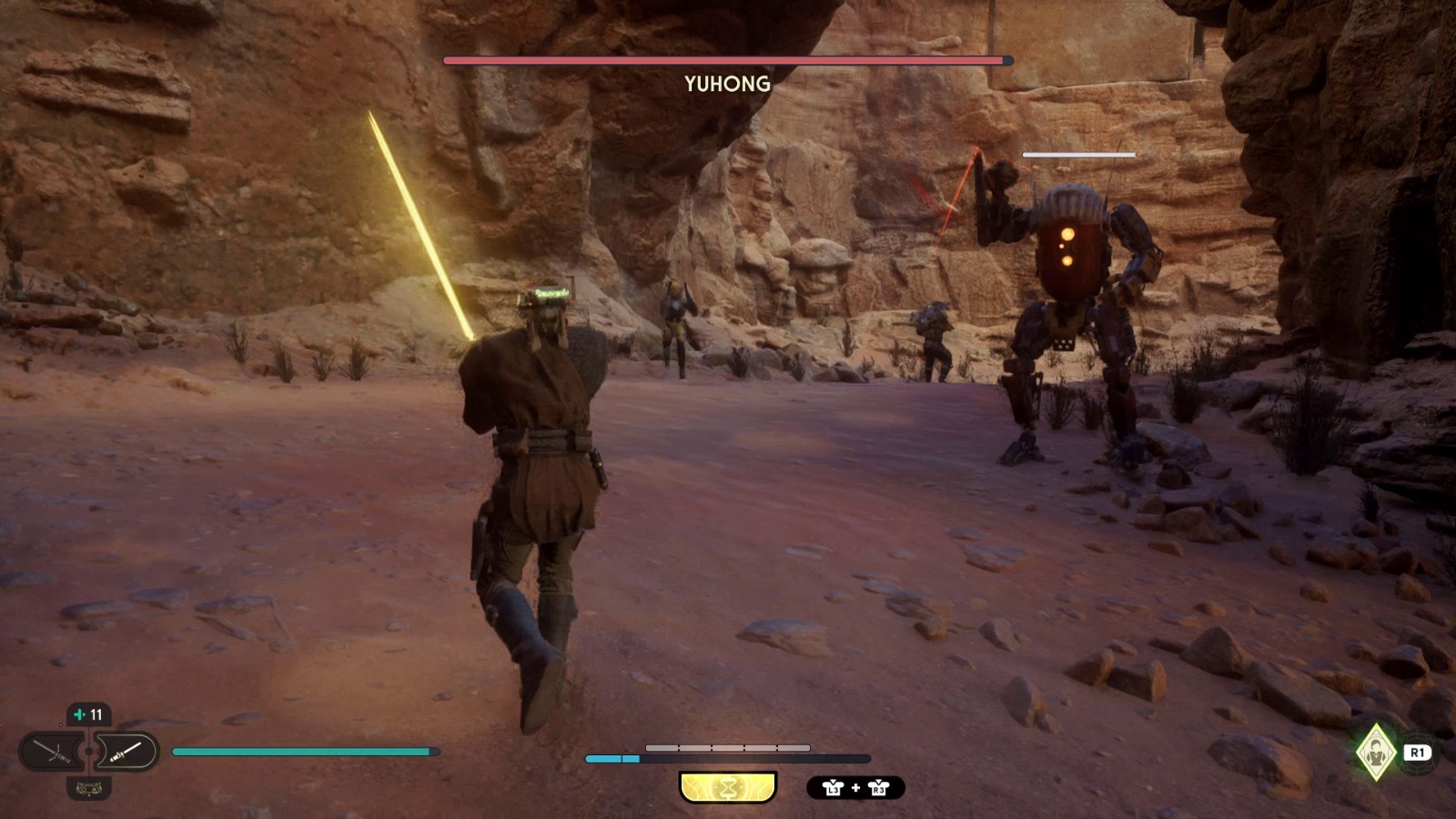This screenshot has width=1456, height=819.
Task: Click the diamond-shaped companion ability icon
Action: pos(1376,753)
